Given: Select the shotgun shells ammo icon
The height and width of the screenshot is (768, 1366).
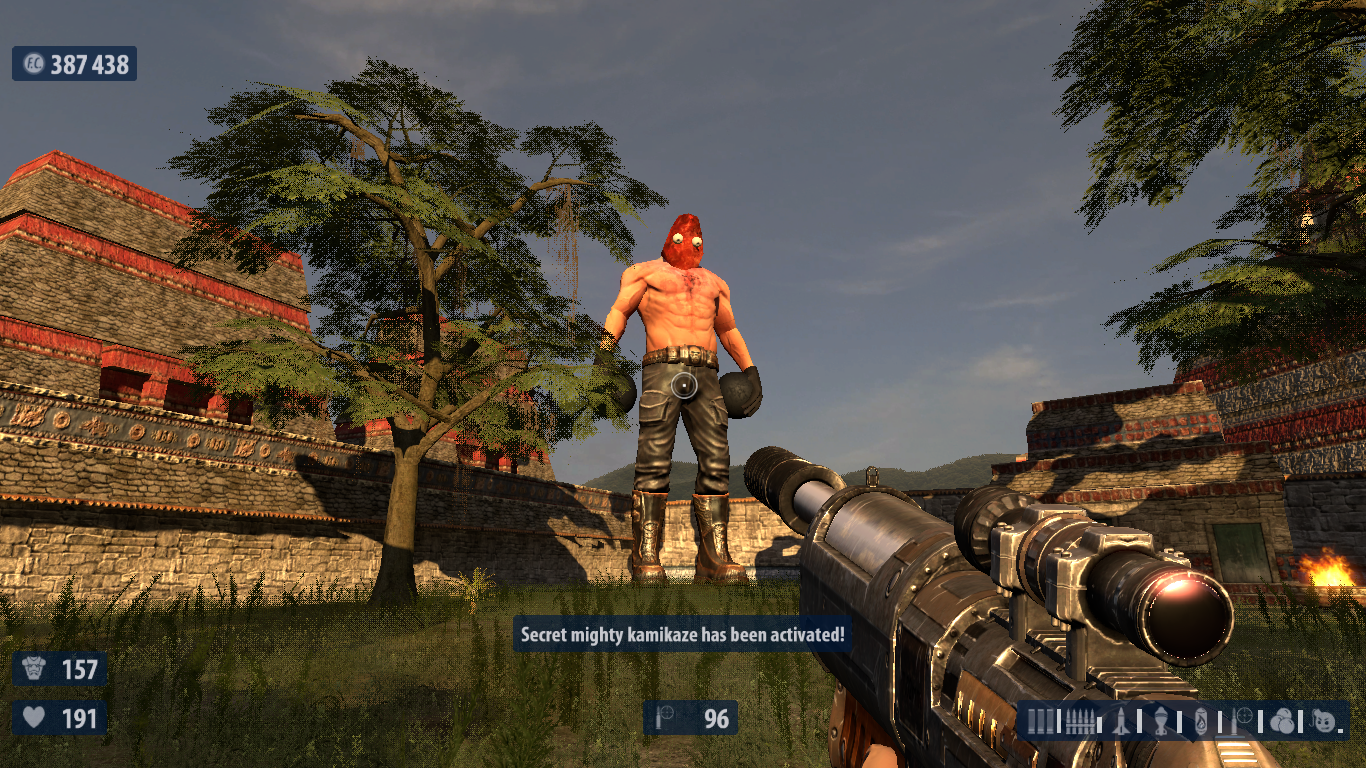Looking at the screenshot, I should pyautogui.click(x=1041, y=721).
